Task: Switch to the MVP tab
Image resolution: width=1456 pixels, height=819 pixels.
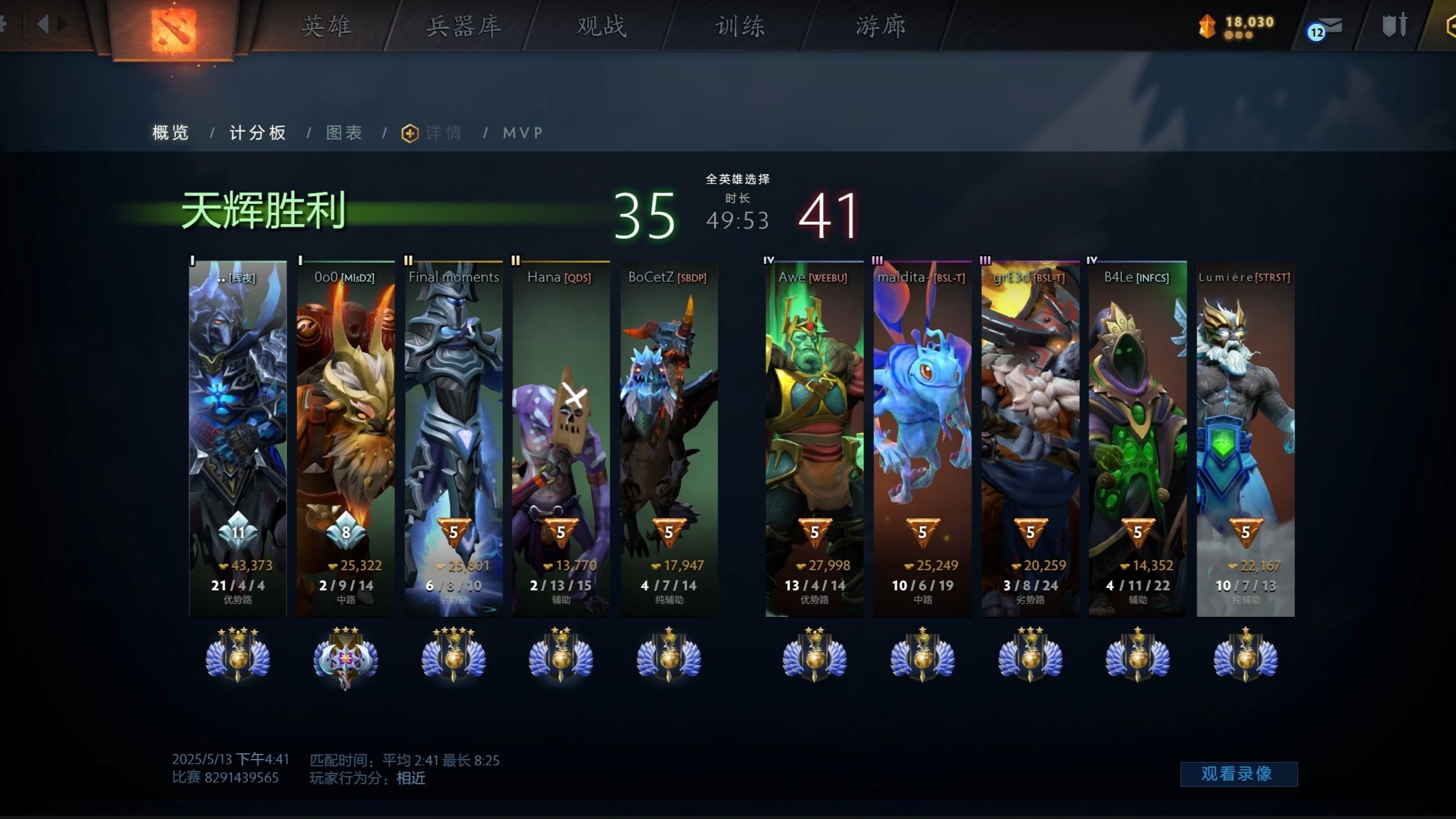Action: pos(522,133)
